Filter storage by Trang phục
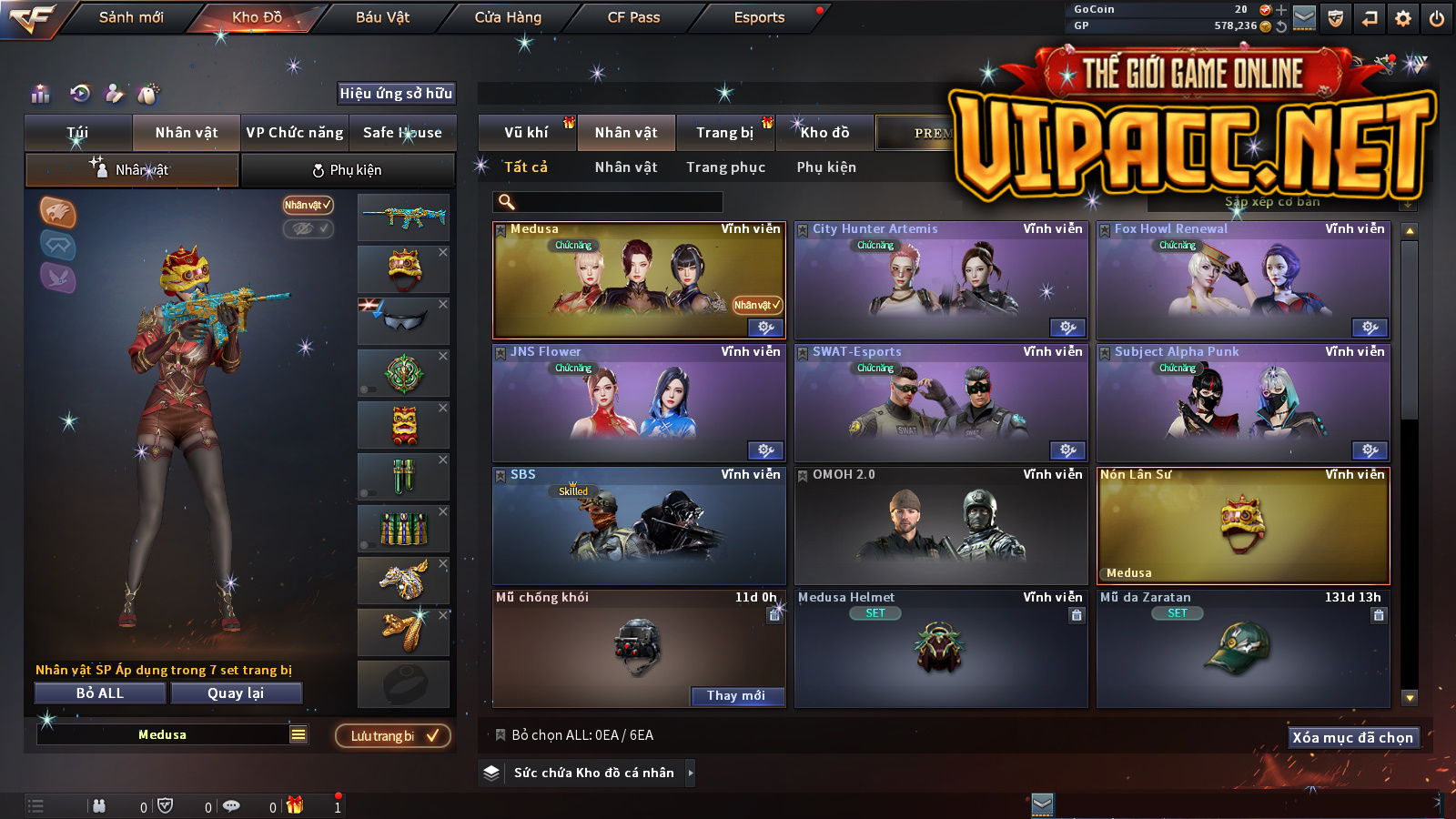Image resolution: width=1456 pixels, height=819 pixels. [725, 167]
